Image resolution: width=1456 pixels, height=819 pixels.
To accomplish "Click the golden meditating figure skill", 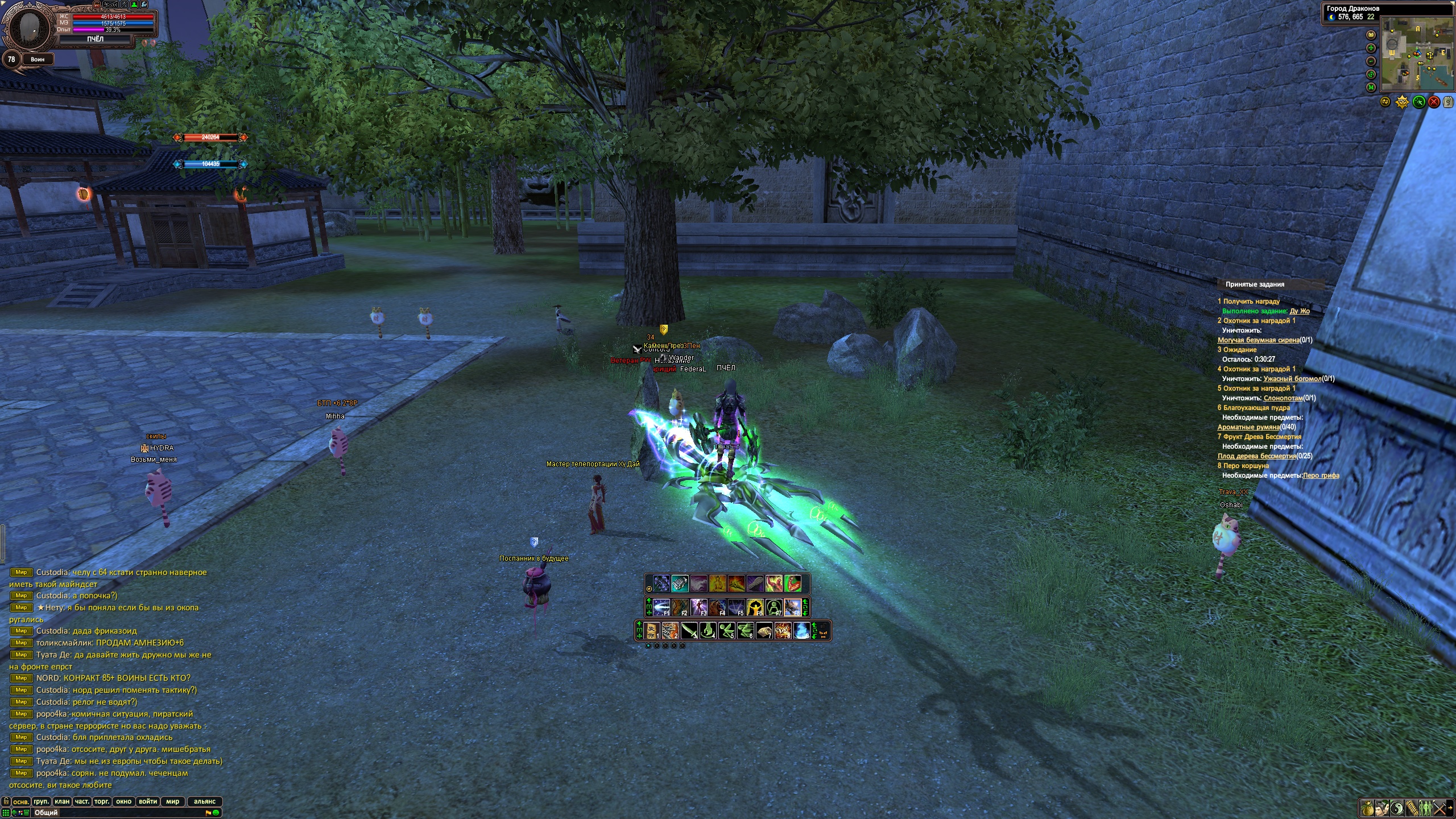I will point(717,584).
